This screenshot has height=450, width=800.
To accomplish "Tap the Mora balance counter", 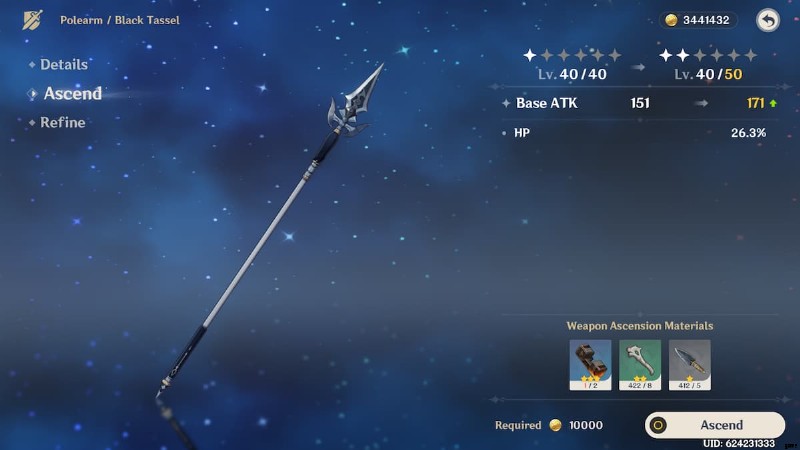I will click(700, 20).
